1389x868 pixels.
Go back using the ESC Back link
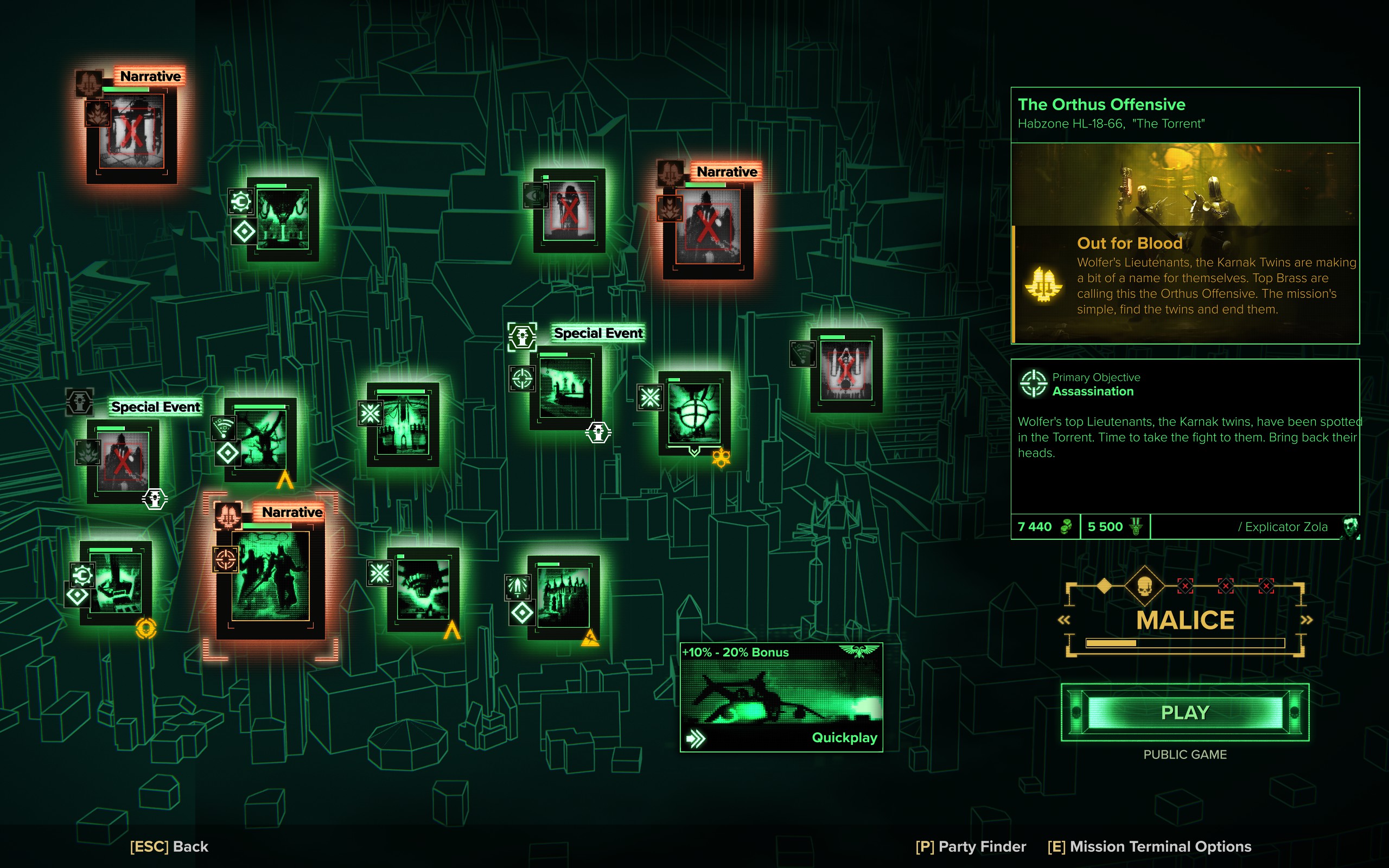pos(170,847)
